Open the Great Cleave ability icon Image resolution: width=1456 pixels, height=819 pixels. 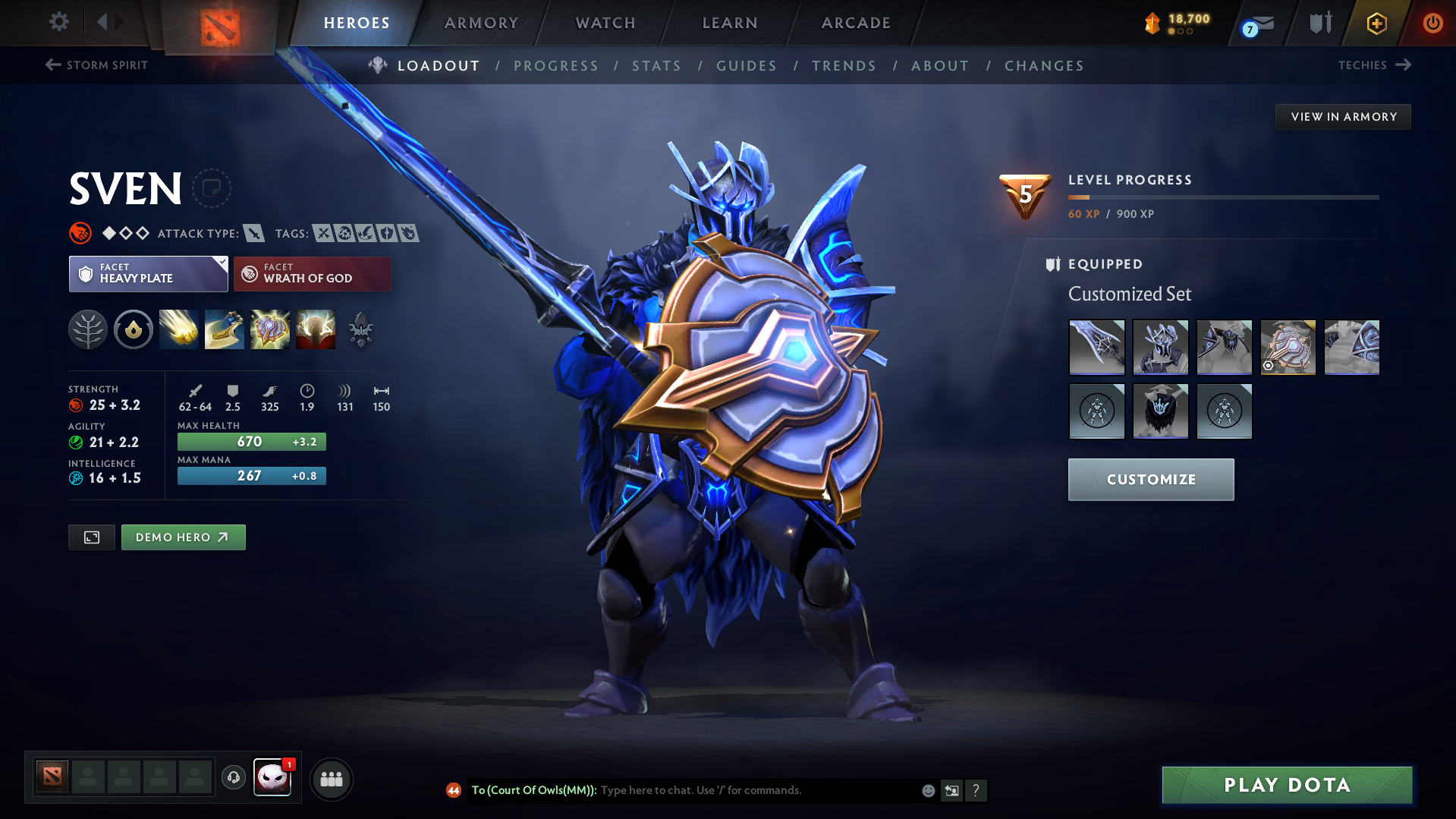tap(225, 329)
